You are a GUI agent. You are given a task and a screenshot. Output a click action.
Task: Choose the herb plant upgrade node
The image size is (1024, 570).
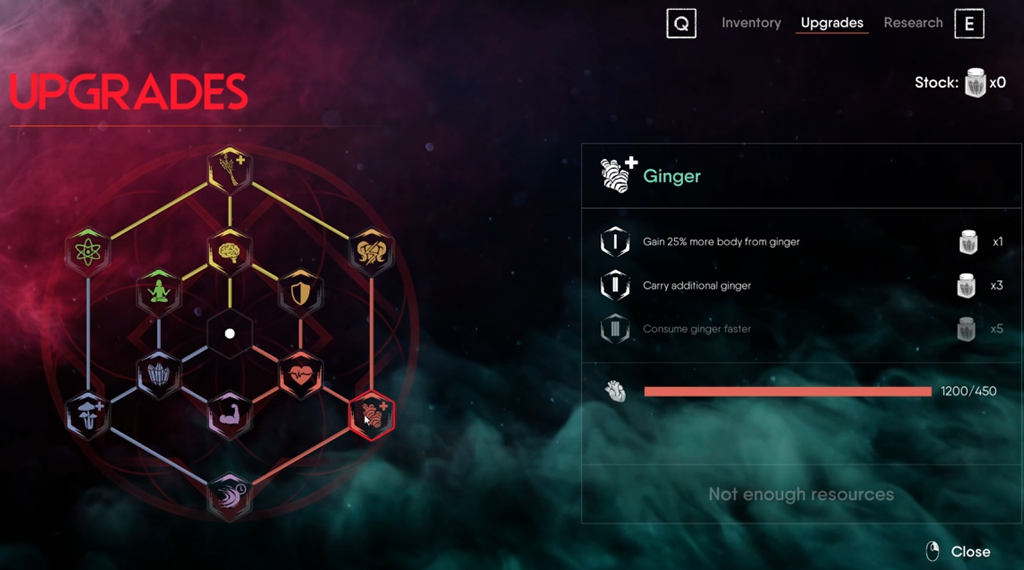tap(230, 170)
